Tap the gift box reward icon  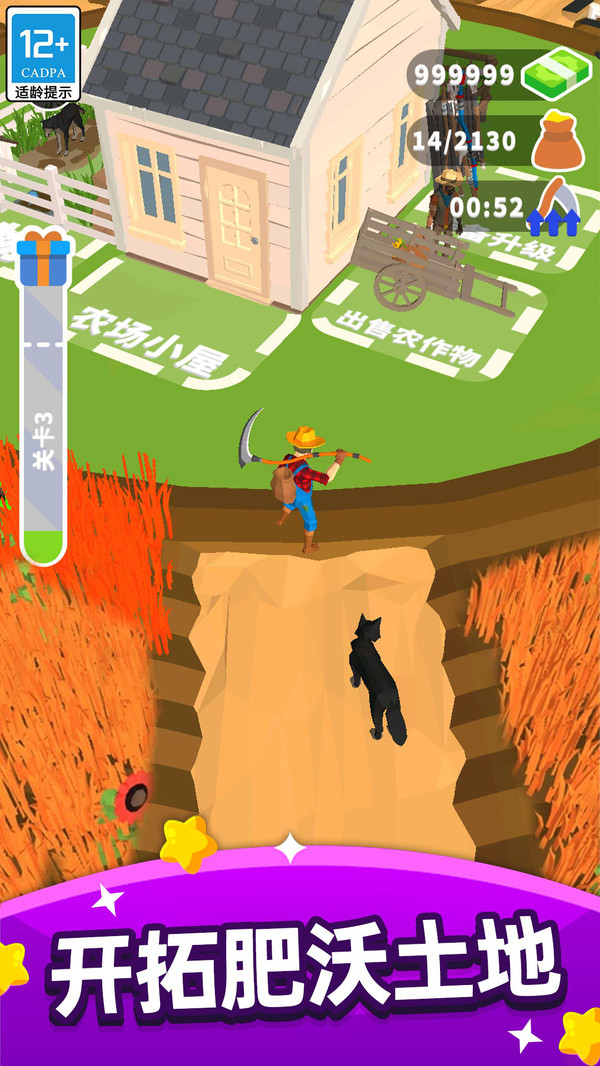(43, 258)
